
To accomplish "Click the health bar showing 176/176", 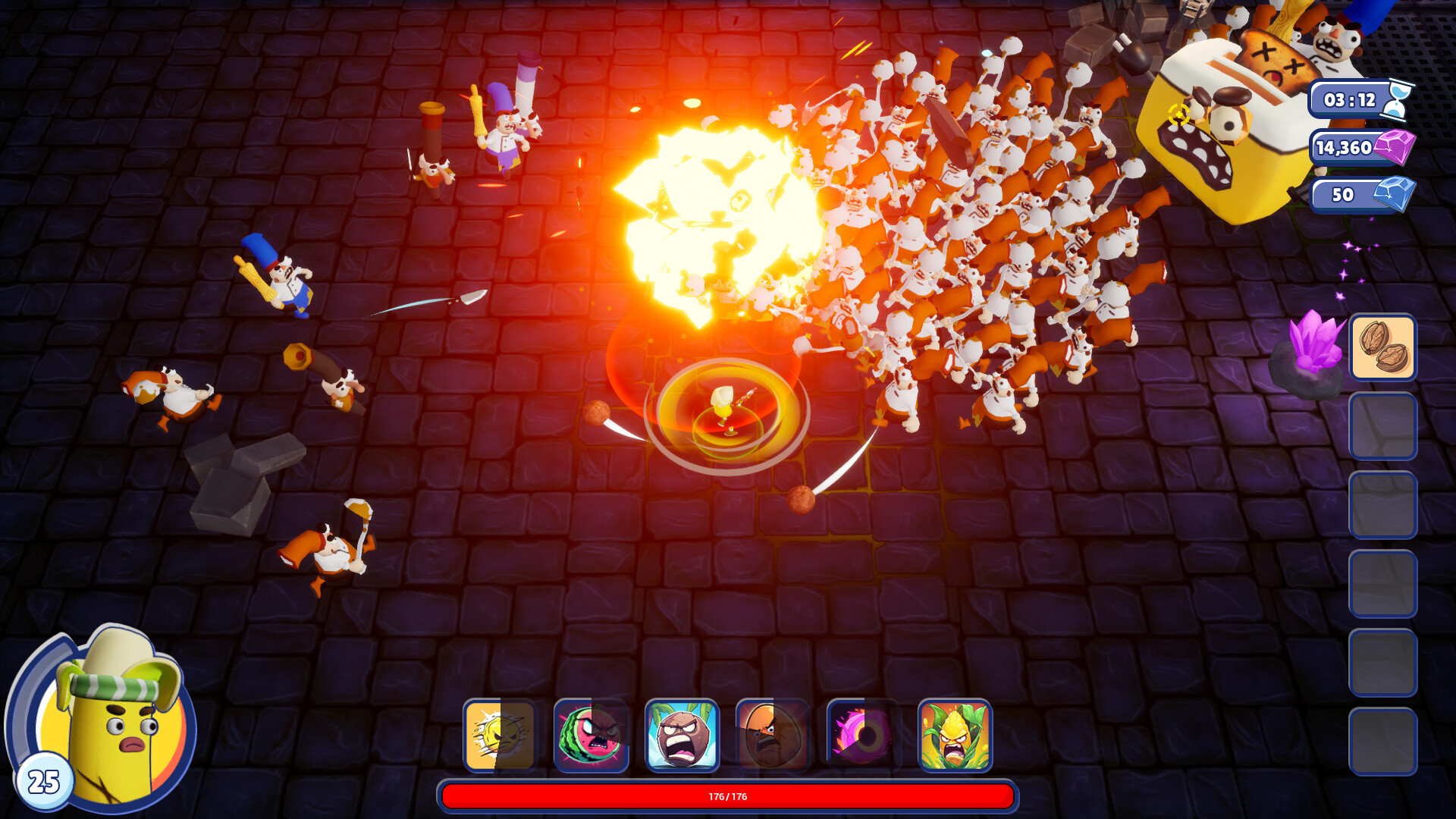I will point(728,797).
